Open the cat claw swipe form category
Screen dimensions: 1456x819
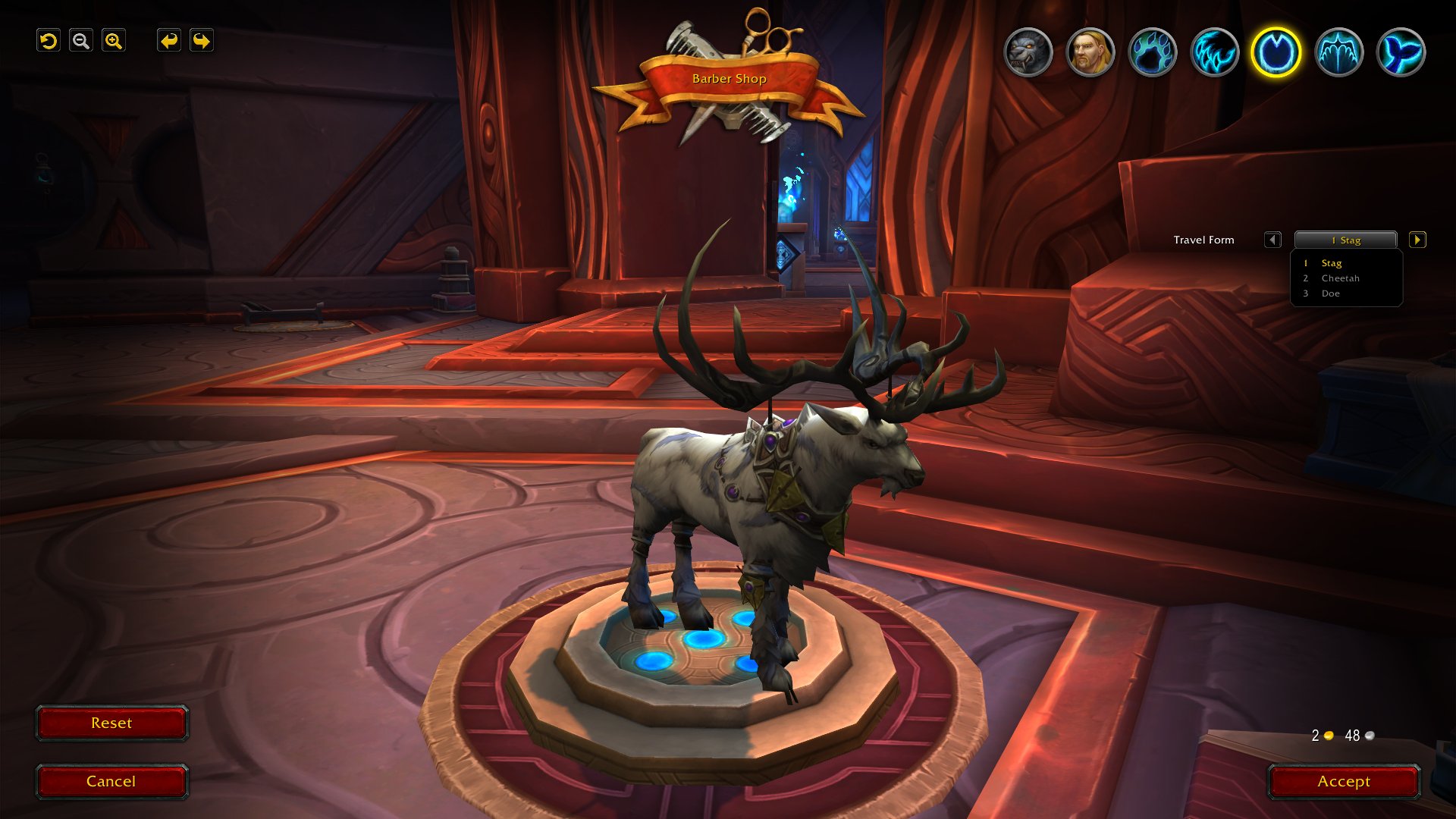[x=1214, y=52]
